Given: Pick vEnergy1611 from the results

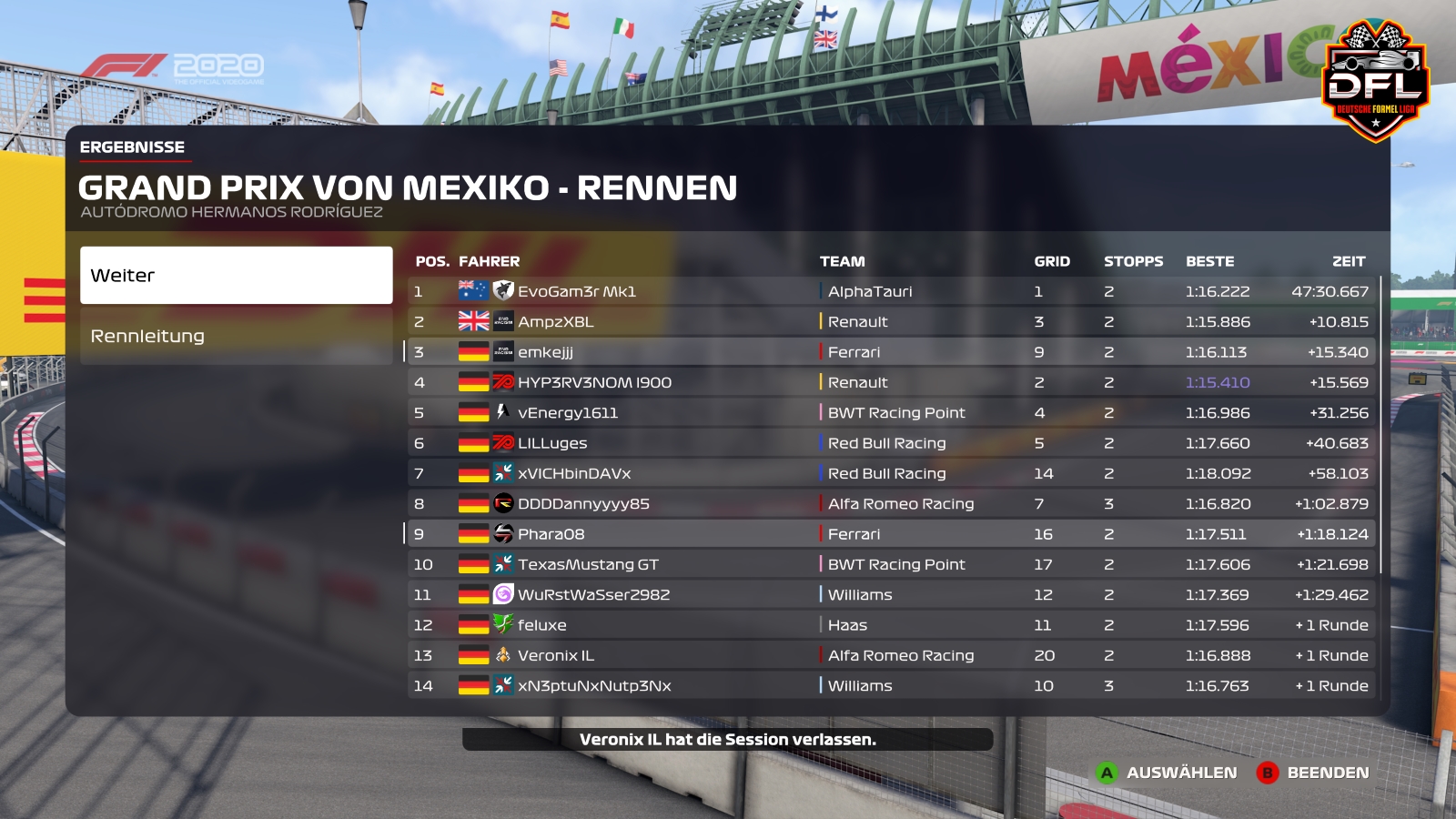Looking at the screenshot, I should click(567, 412).
